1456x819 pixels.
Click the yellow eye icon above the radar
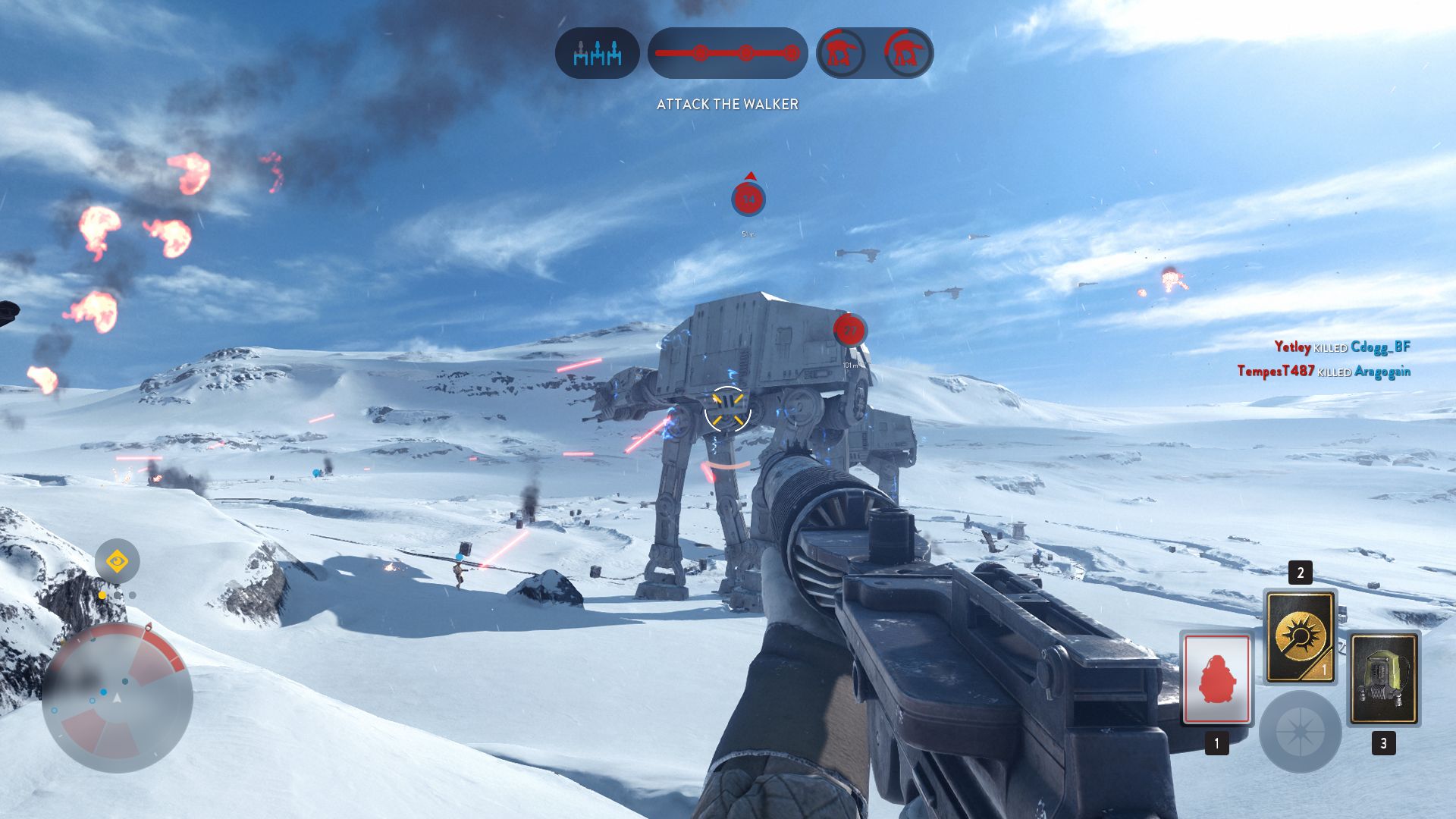click(117, 561)
